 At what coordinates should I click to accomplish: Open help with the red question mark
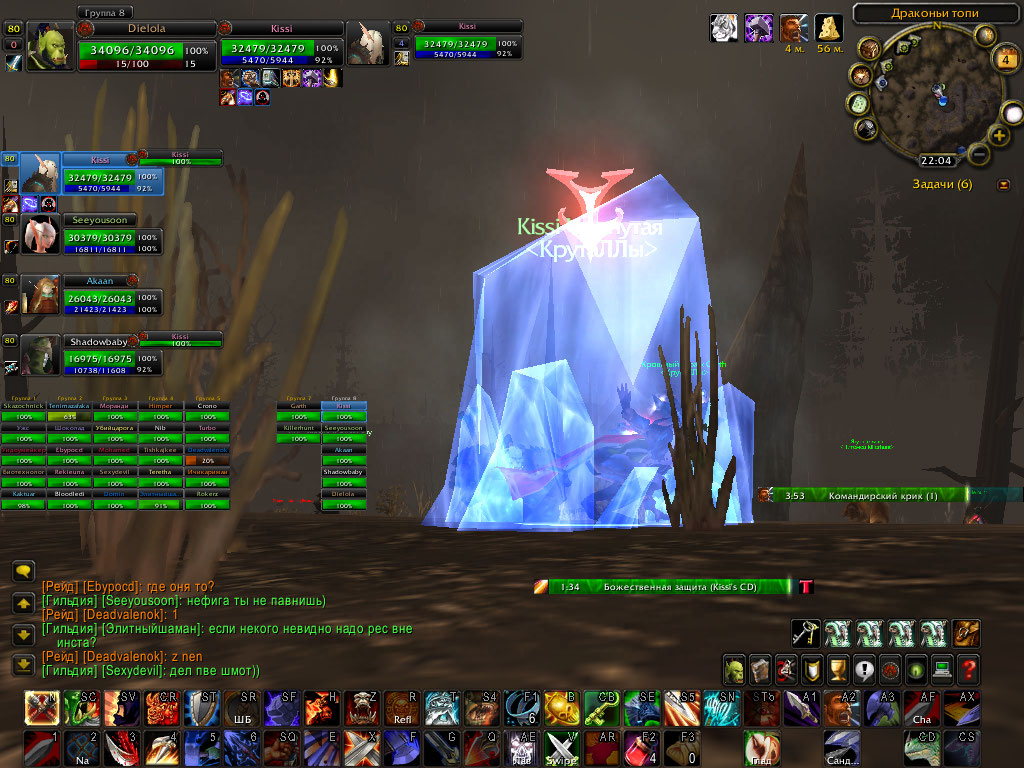click(x=968, y=669)
